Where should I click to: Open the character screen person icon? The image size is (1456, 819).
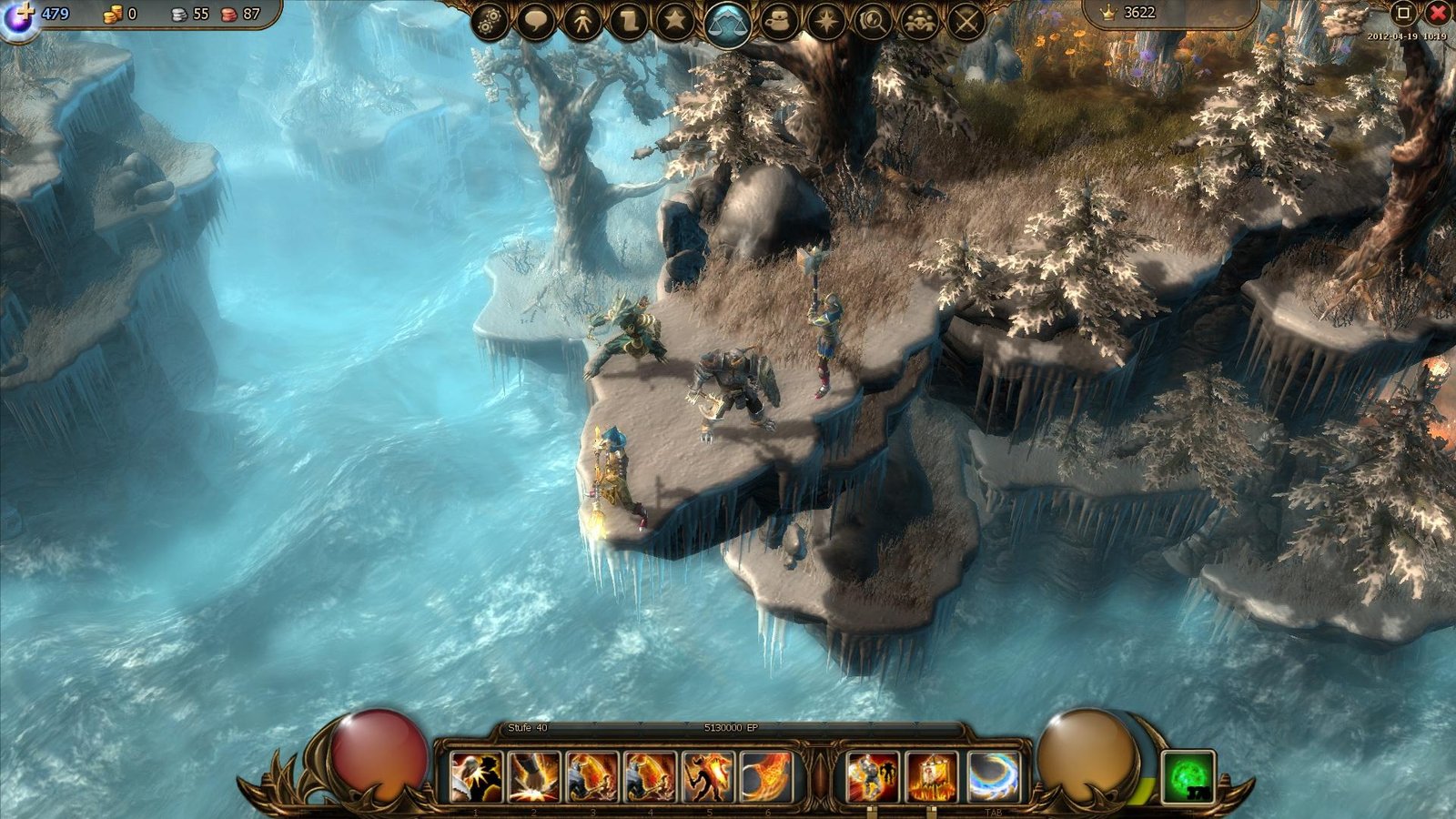pyautogui.click(x=584, y=20)
